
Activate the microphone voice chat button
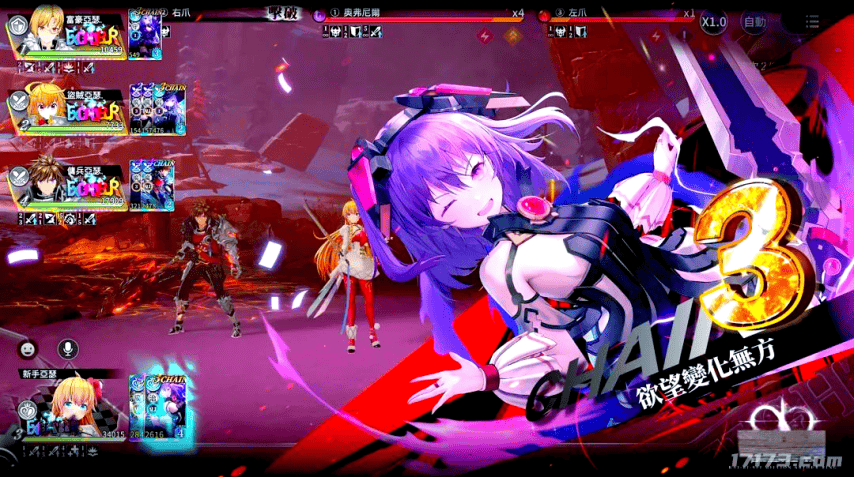[68, 350]
